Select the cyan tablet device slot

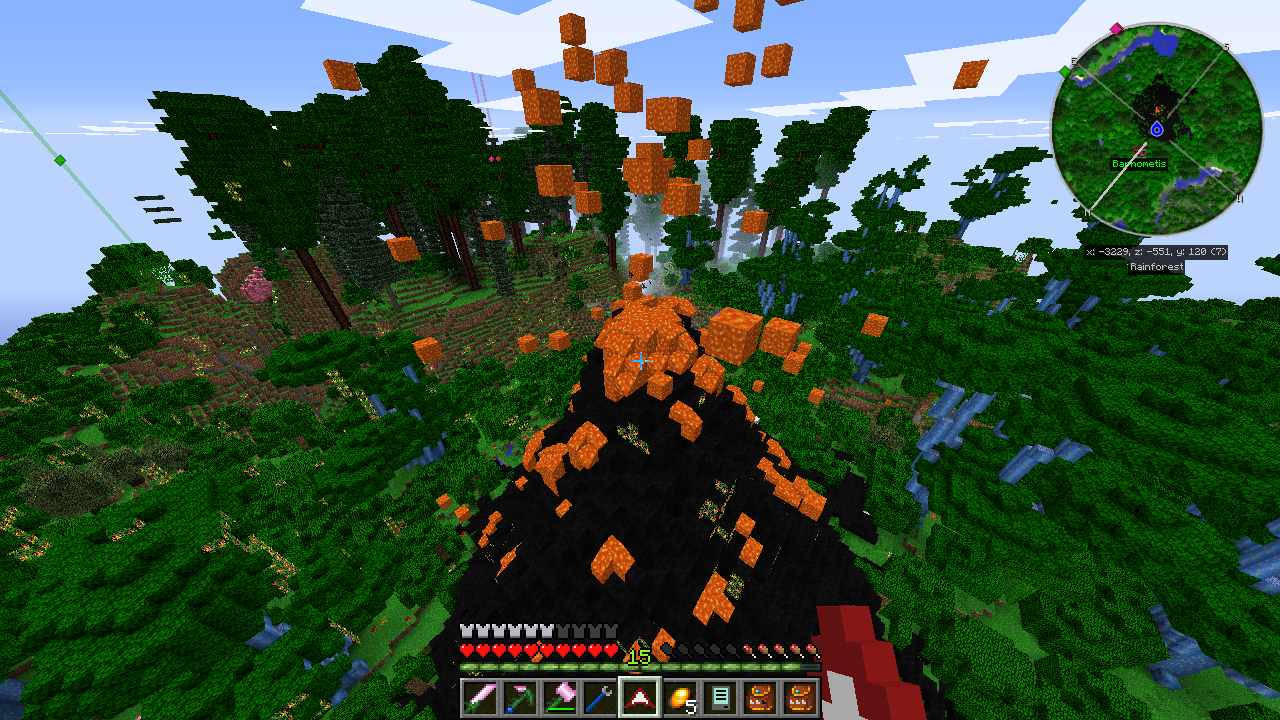tap(718, 696)
